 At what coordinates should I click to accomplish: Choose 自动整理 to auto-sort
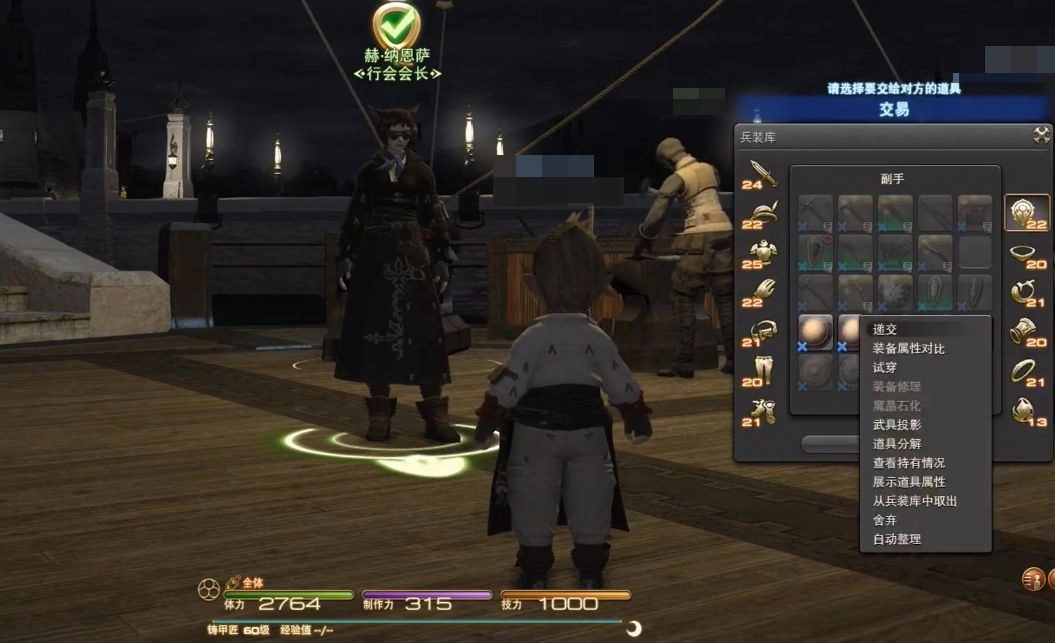pos(896,538)
